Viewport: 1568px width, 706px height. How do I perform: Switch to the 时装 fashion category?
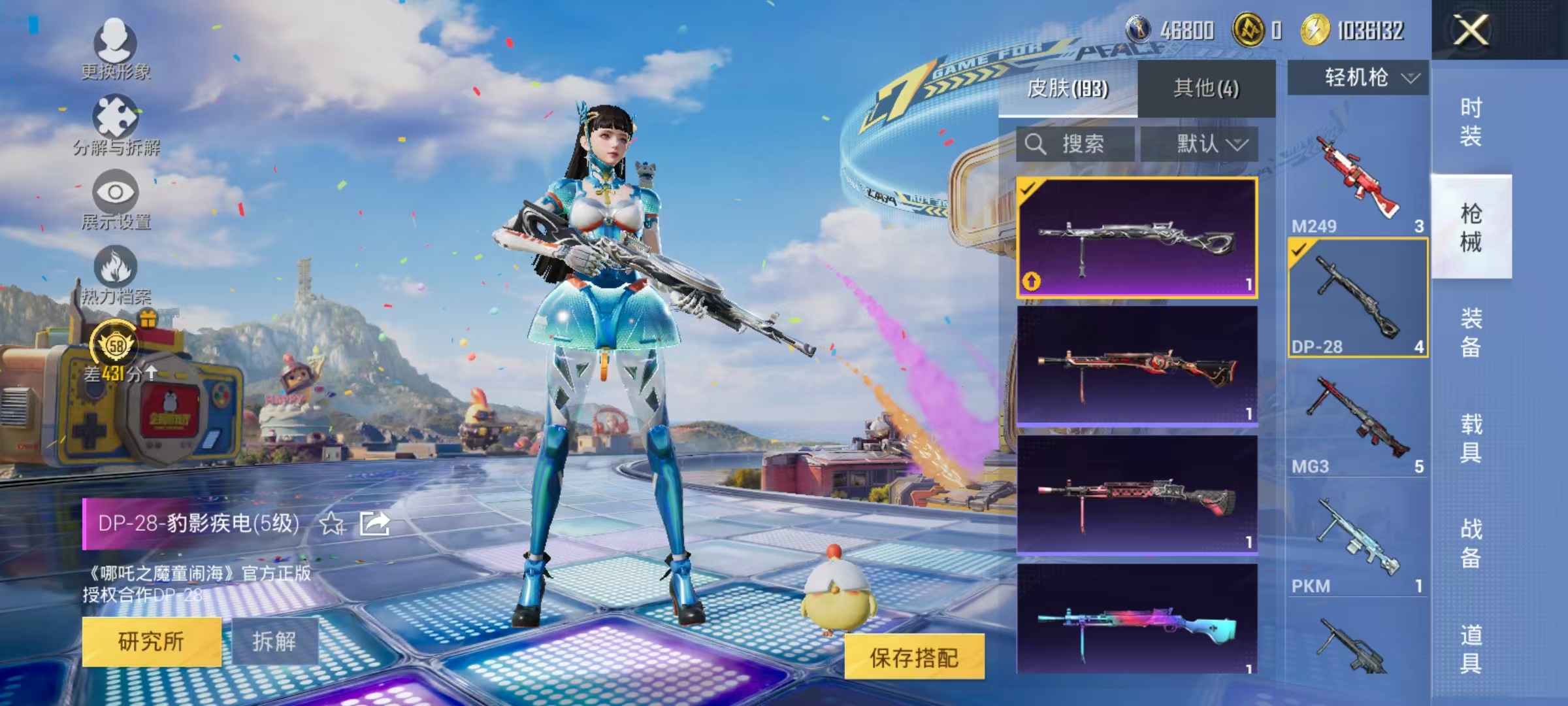1472,123
